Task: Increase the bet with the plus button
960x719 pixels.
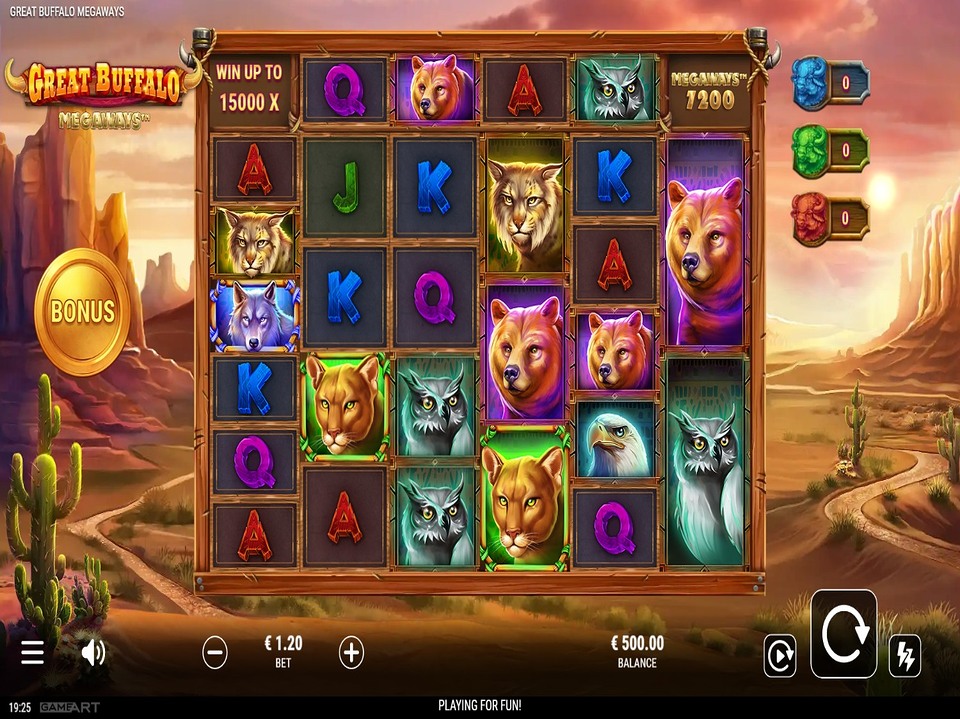Action: point(351,653)
